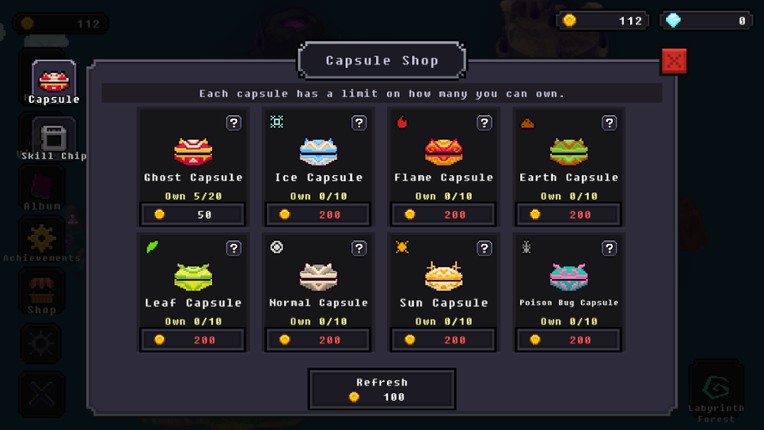Switch to the Capsule tab
The height and width of the screenshot is (430, 764).
54,83
